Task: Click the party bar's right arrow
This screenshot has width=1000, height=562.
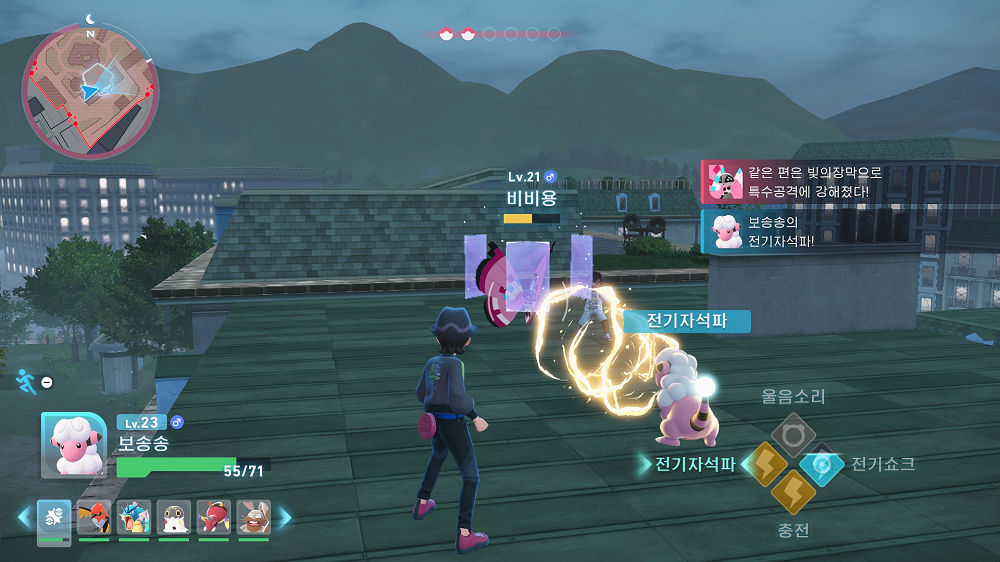Action: tap(284, 517)
